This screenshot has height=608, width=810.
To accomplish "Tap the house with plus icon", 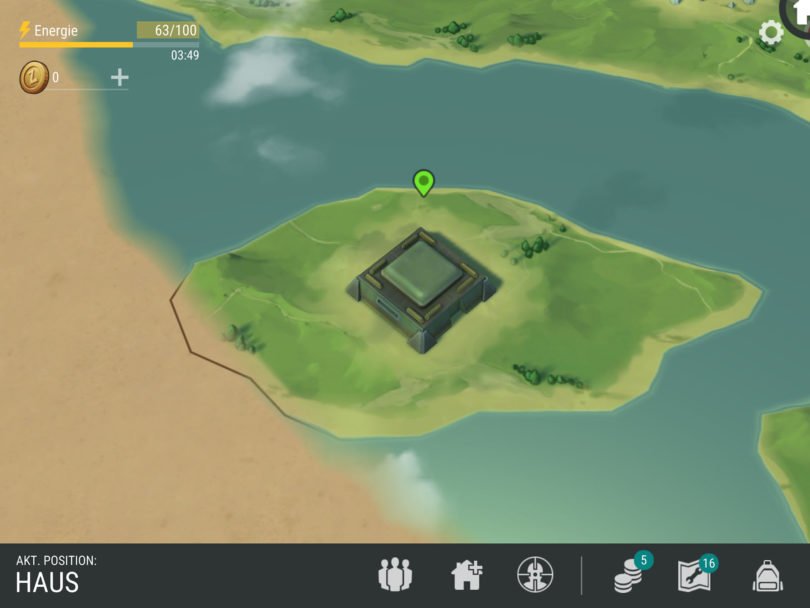I will pyautogui.click(x=466, y=575).
